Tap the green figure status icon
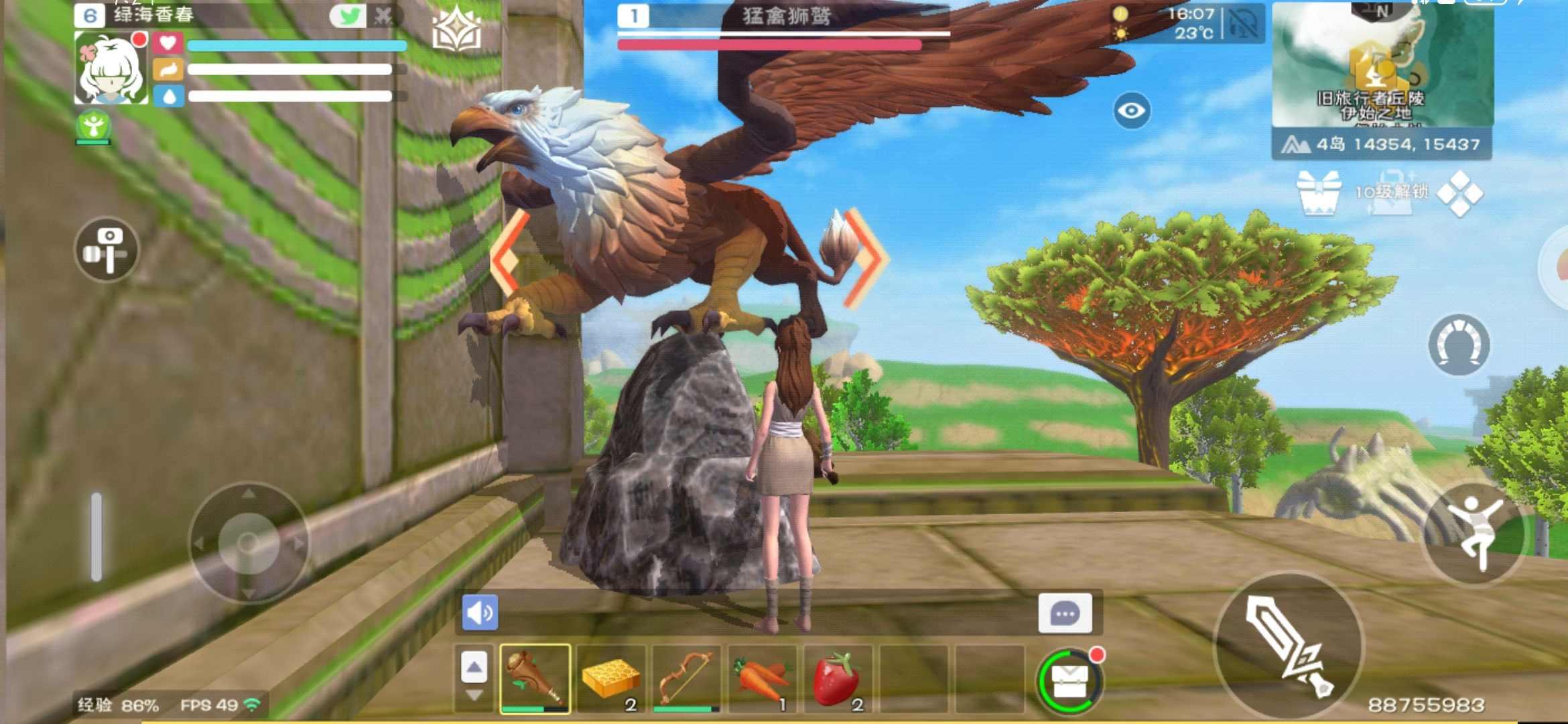Viewport: 1568px width, 724px height. pos(94,126)
